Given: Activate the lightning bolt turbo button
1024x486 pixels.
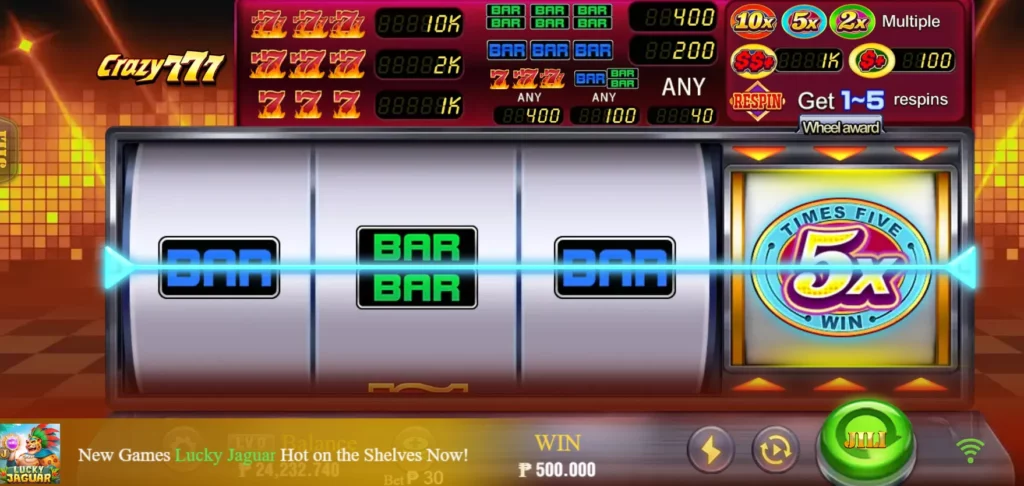Looking at the screenshot, I should [710, 450].
